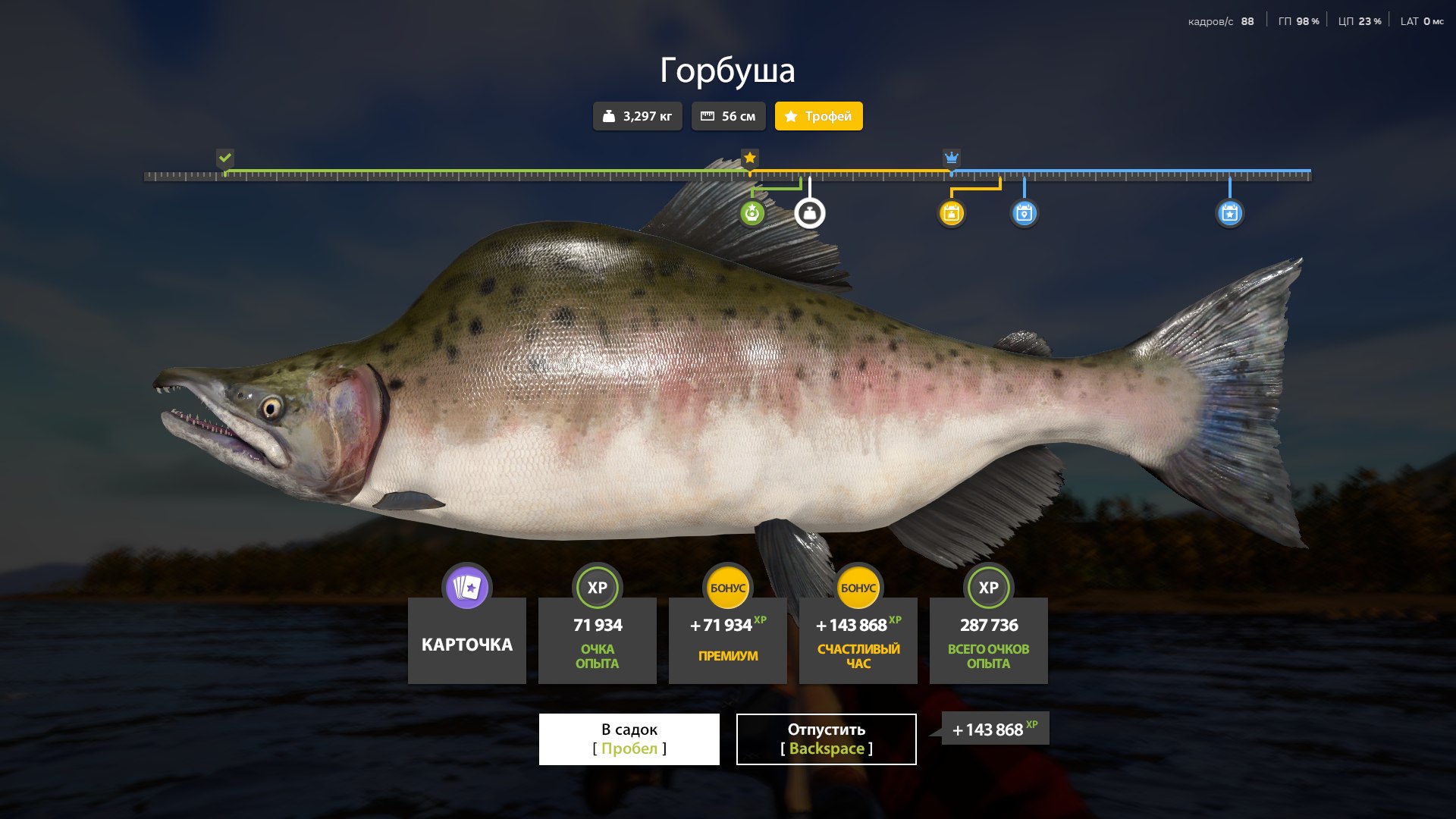Screen dimensions: 1456x819
Task: Select the green money bag marker
Action: click(752, 213)
